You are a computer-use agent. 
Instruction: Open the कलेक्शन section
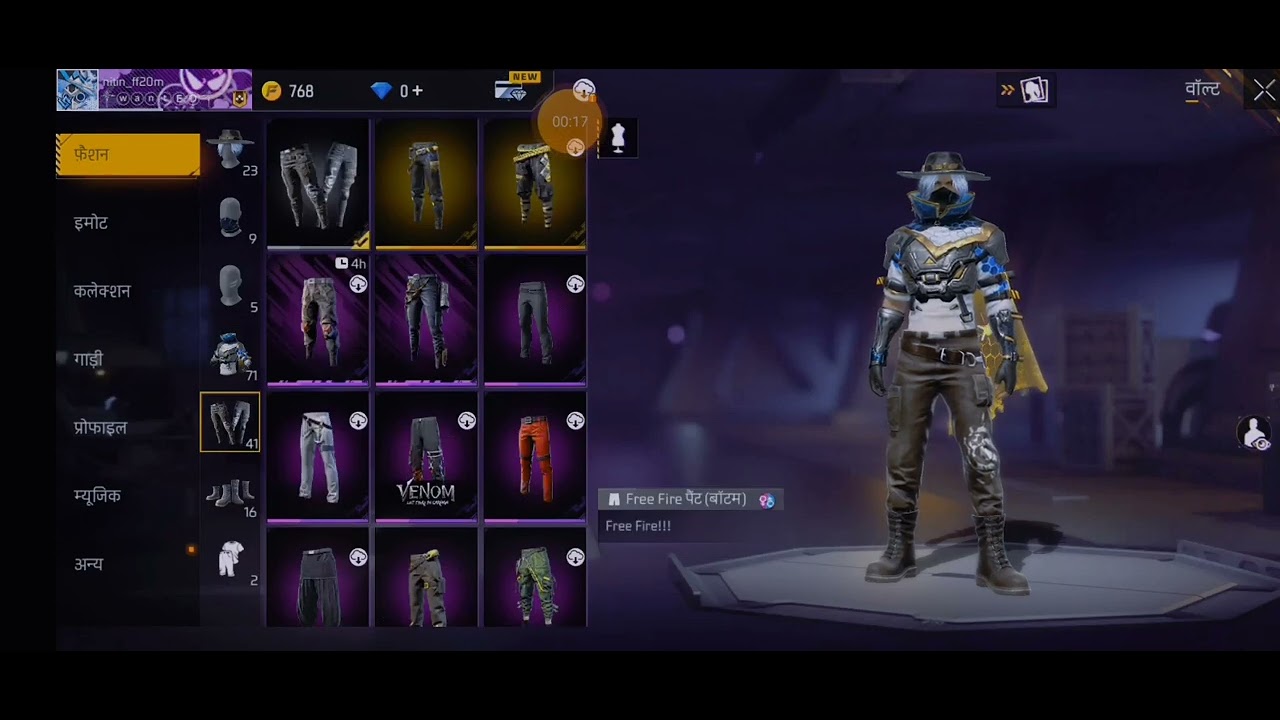(x=102, y=291)
